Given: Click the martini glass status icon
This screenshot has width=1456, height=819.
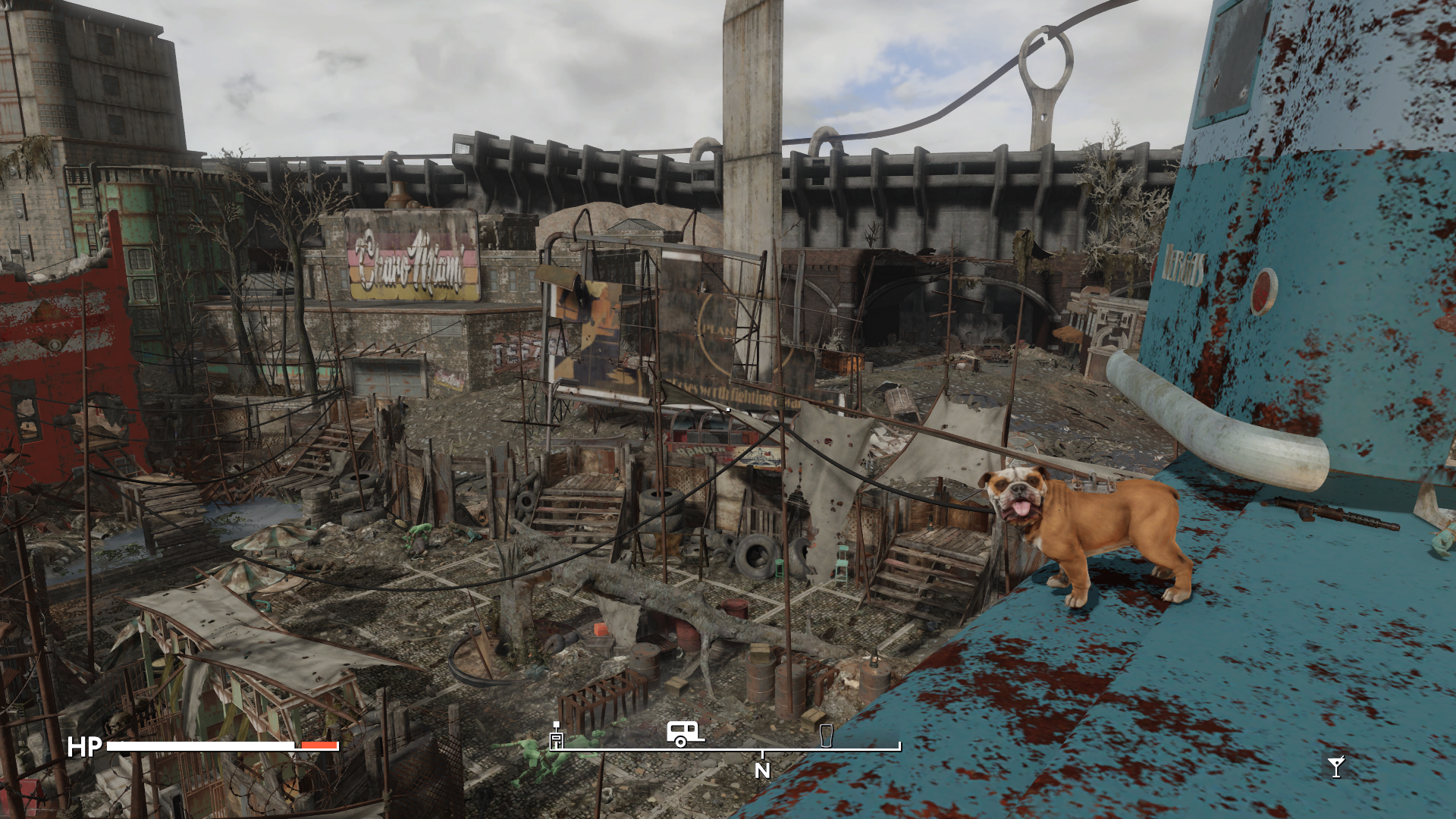Looking at the screenshot, I should (1336, 767).
